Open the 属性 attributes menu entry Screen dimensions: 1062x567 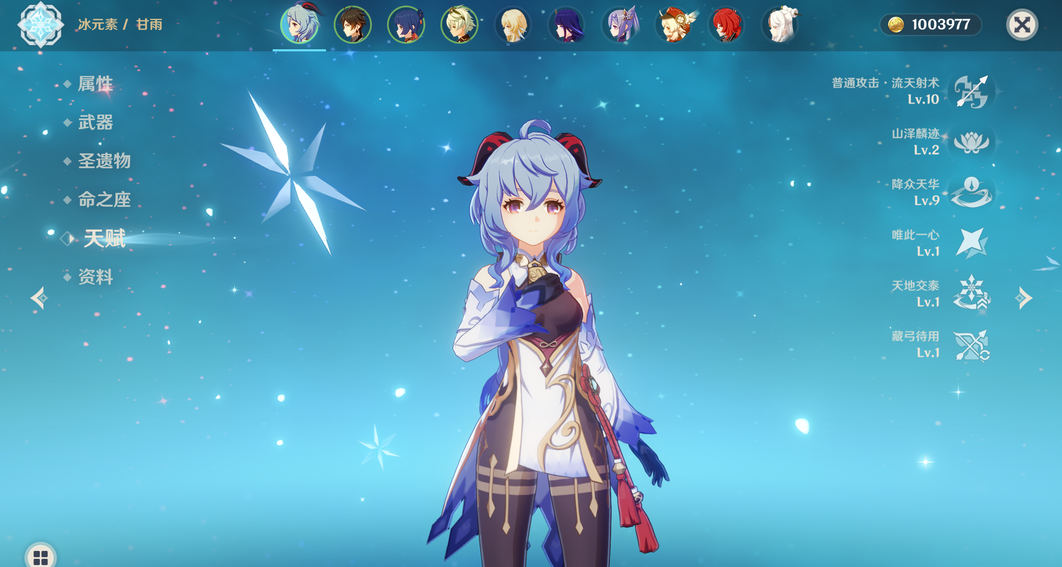click(95, 84)
